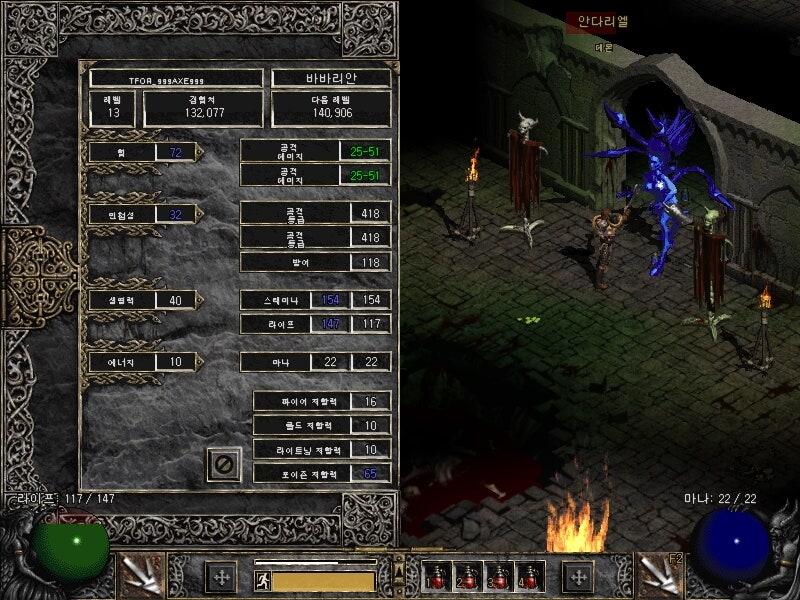The height and width of the screenshot is (600, 800).
Task: Select the red potion in belt slot 4
Action: click(x=529, y=577)
